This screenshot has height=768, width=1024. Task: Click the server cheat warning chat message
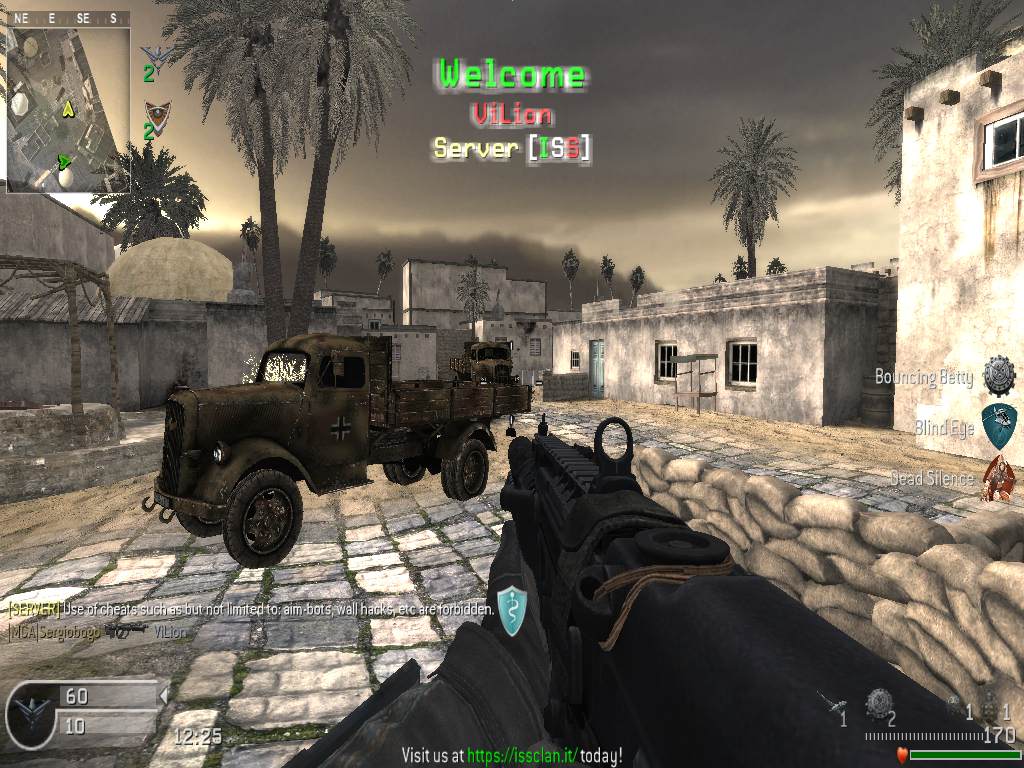click(250, 608)
